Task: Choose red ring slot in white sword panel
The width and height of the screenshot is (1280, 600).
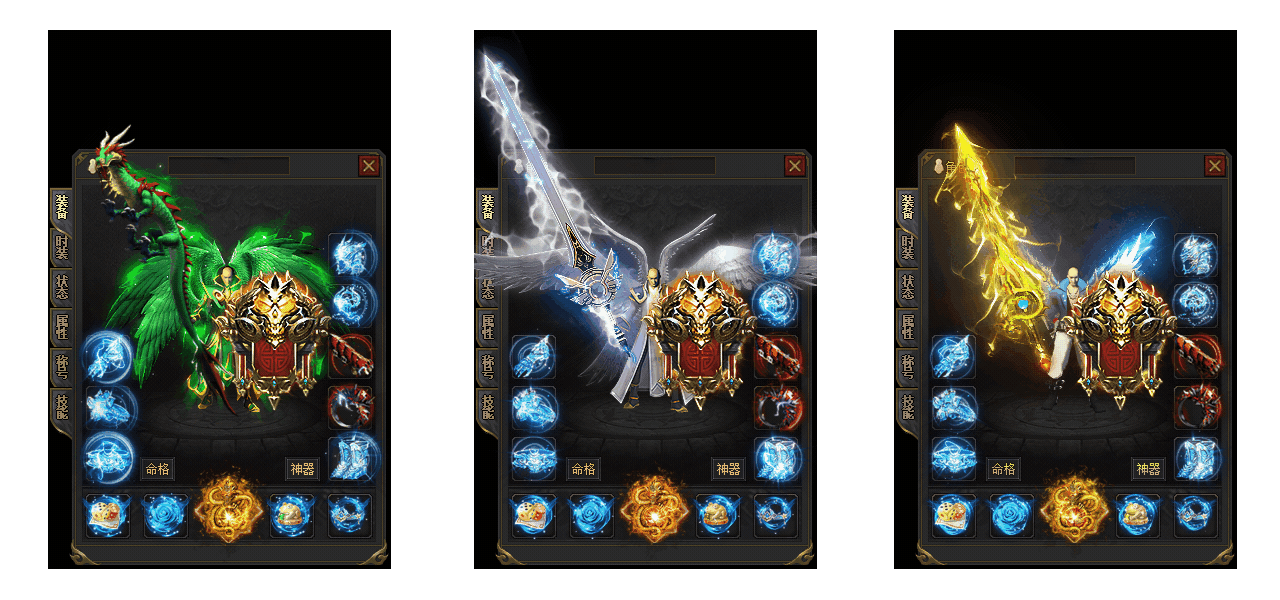Action: [x=775, y=407]
